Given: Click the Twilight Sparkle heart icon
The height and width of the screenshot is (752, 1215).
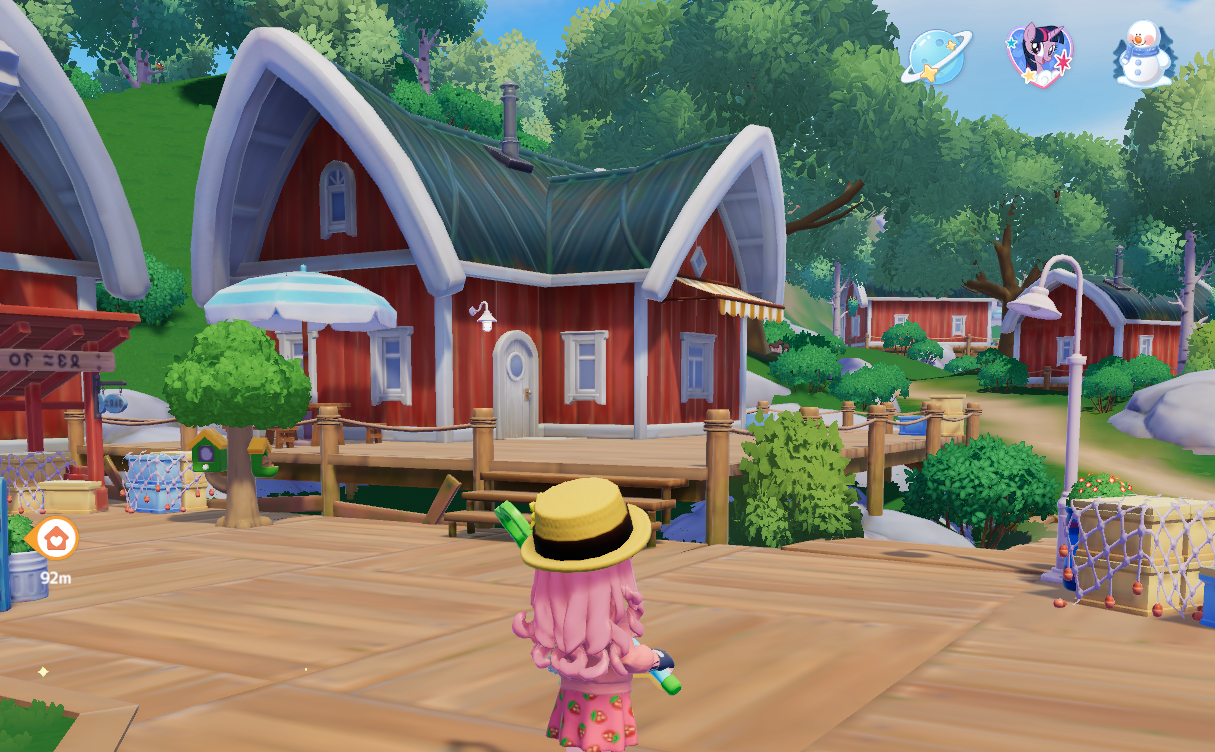Looking at the screenshot, I should coord(1039,56).
